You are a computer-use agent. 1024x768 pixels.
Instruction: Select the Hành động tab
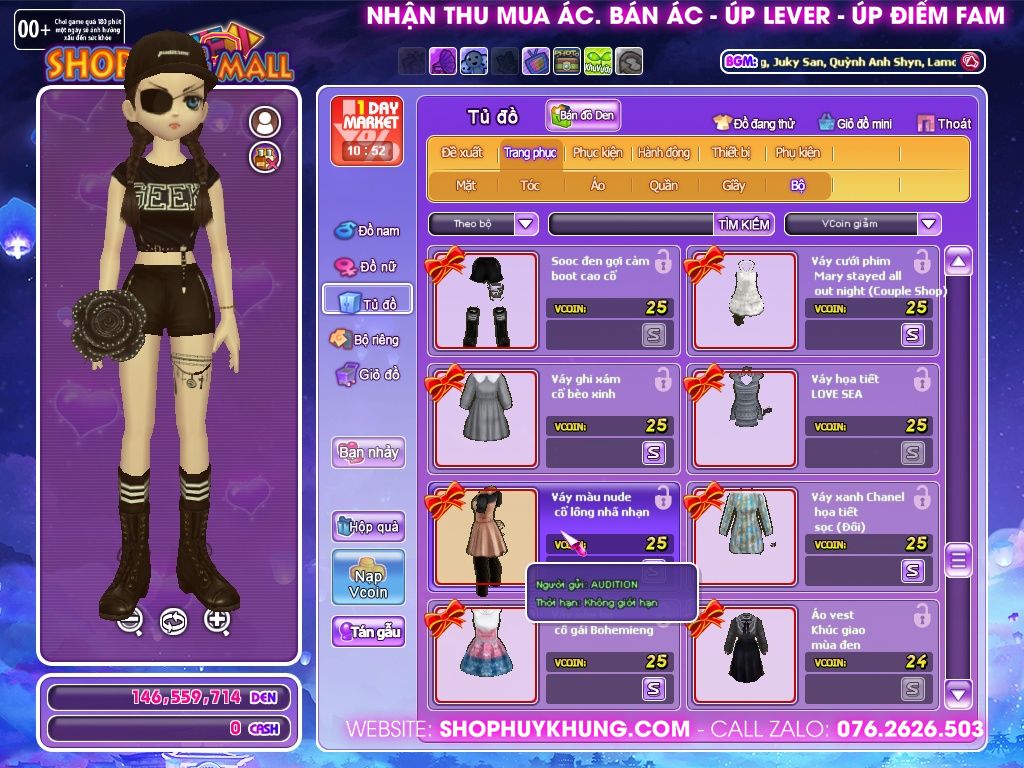pos(664,153)
